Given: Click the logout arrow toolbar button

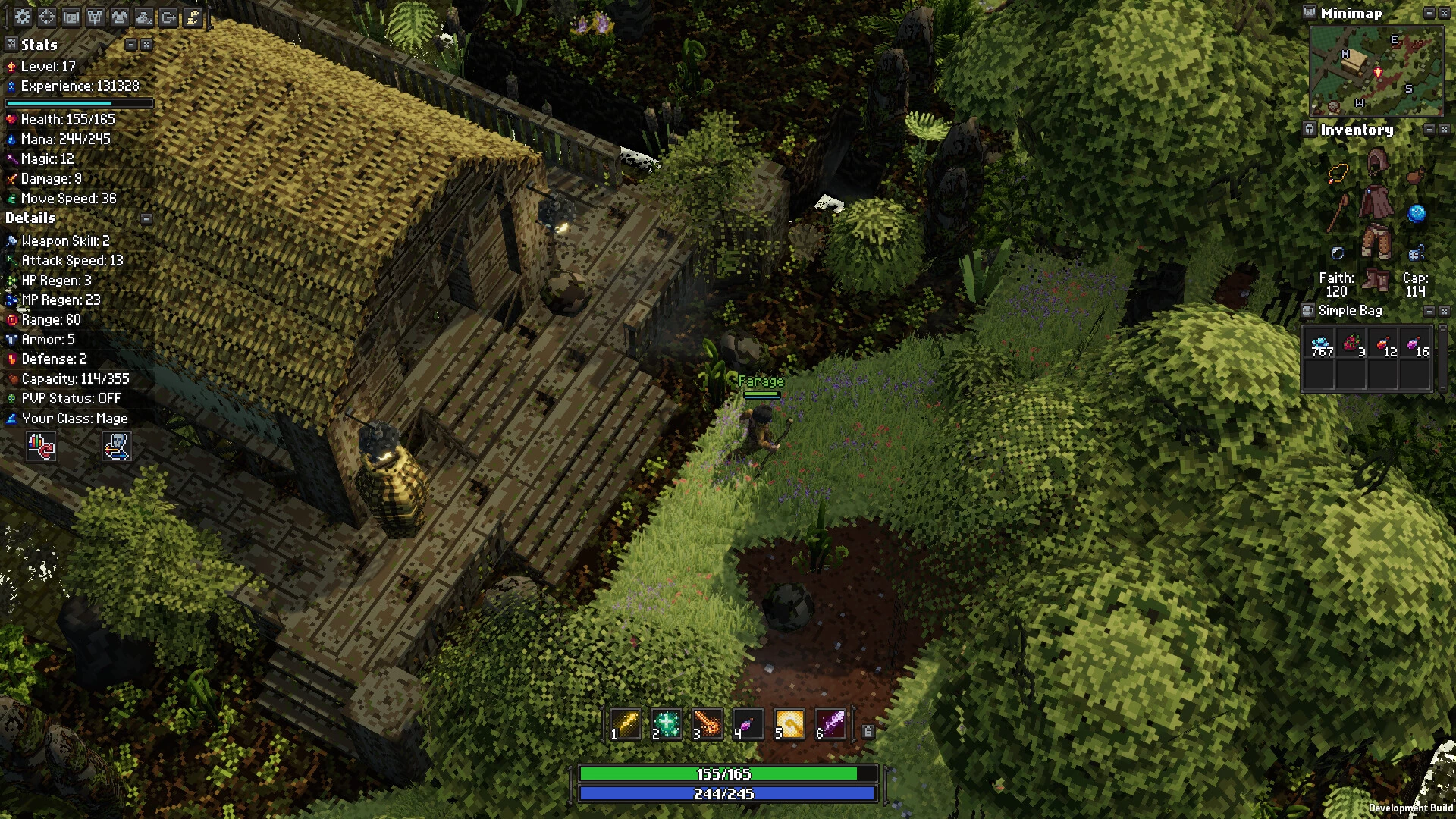Looking at the screenshot, I should [x=168, y=17].
